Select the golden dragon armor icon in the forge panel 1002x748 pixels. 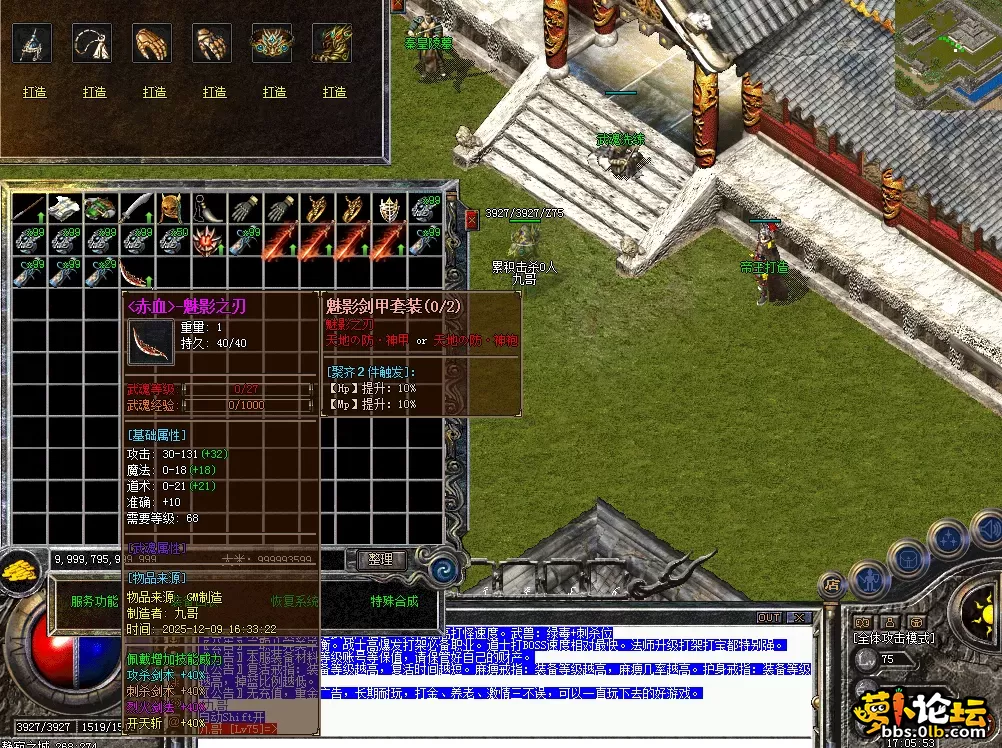coord(334,44)
